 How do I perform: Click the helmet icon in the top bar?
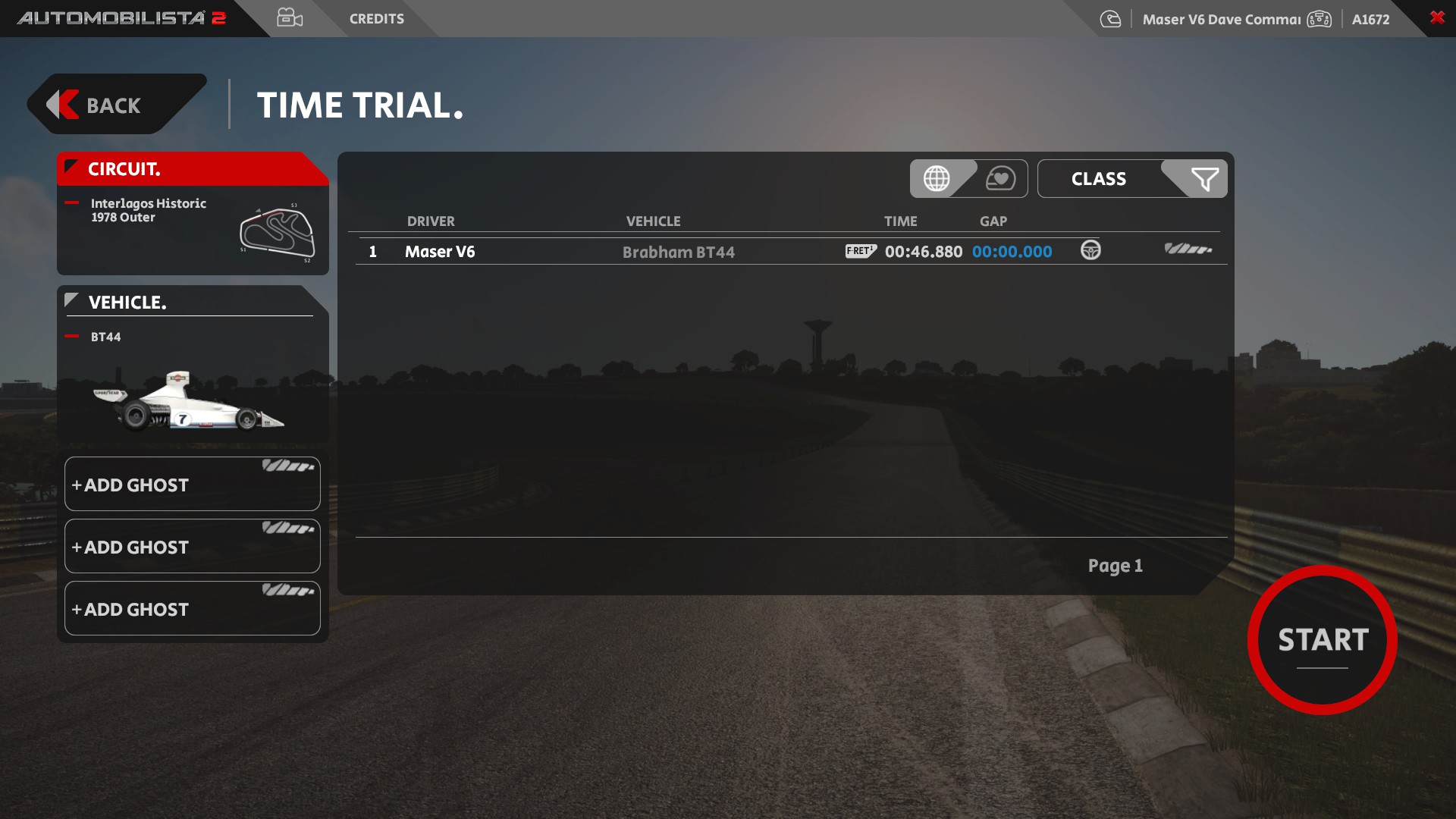pos(1110,20)
